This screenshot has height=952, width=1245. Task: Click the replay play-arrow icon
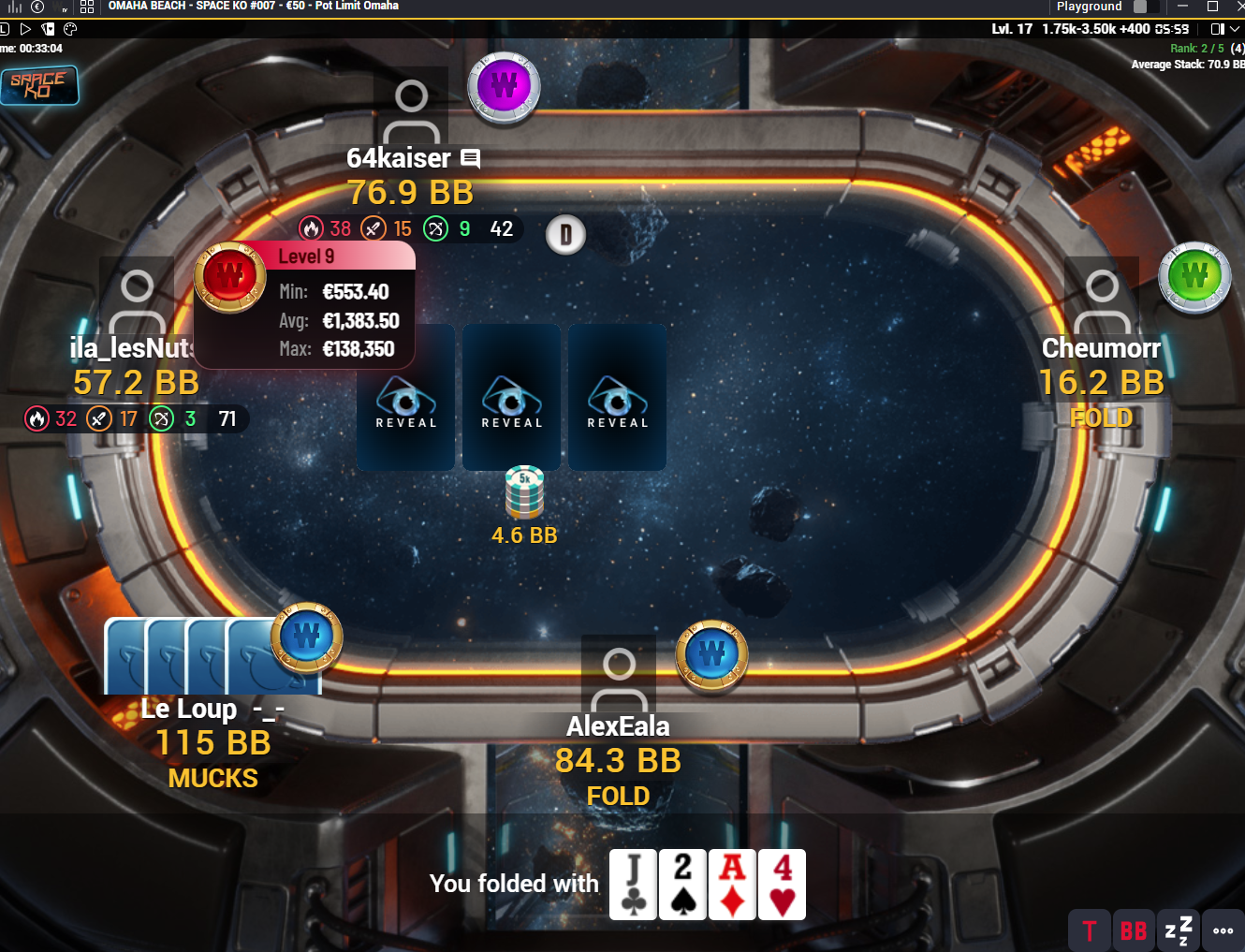click(26, 29)
